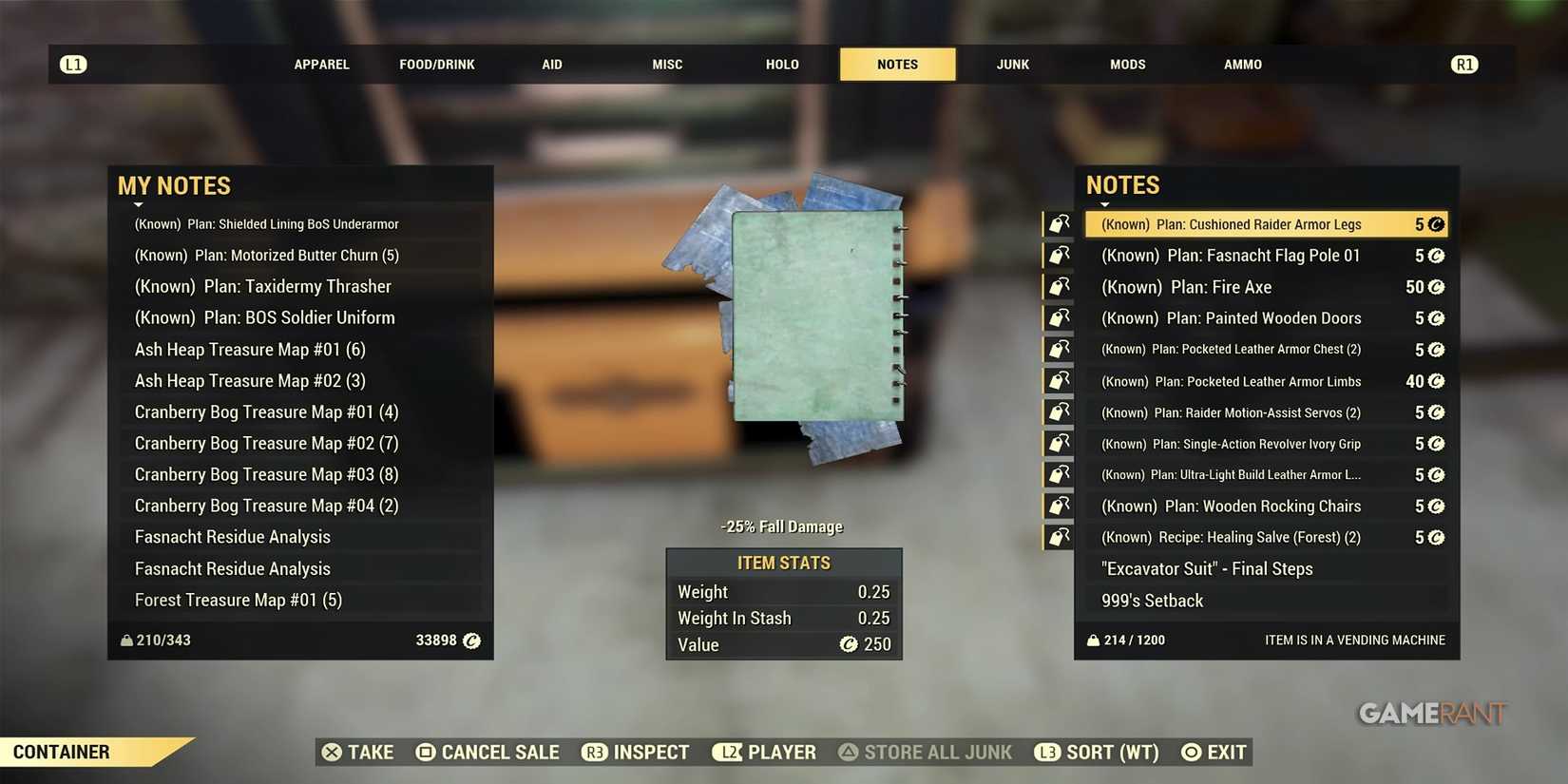Click the circle icon next to CANCEL SALE

coord(424,752)
